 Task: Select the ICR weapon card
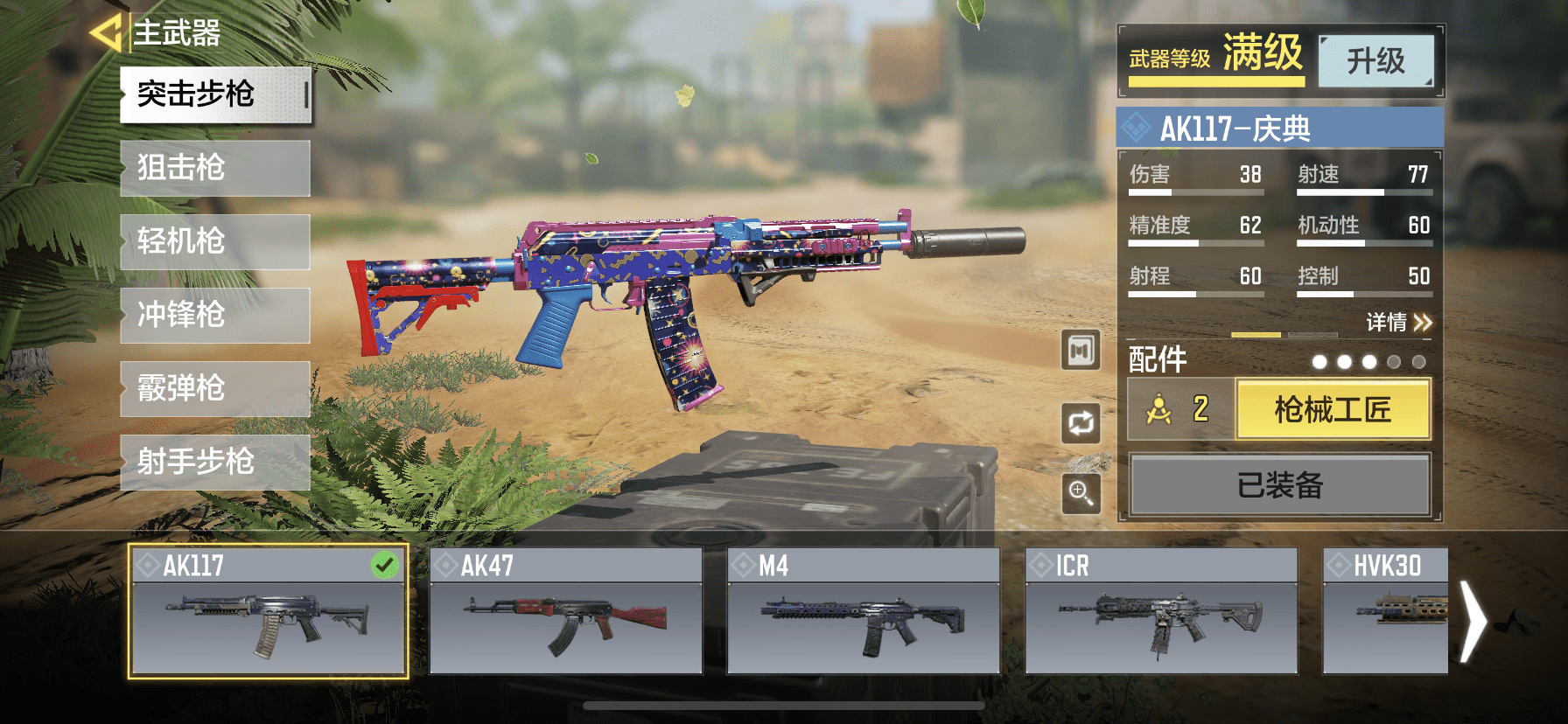point(1160,612)
